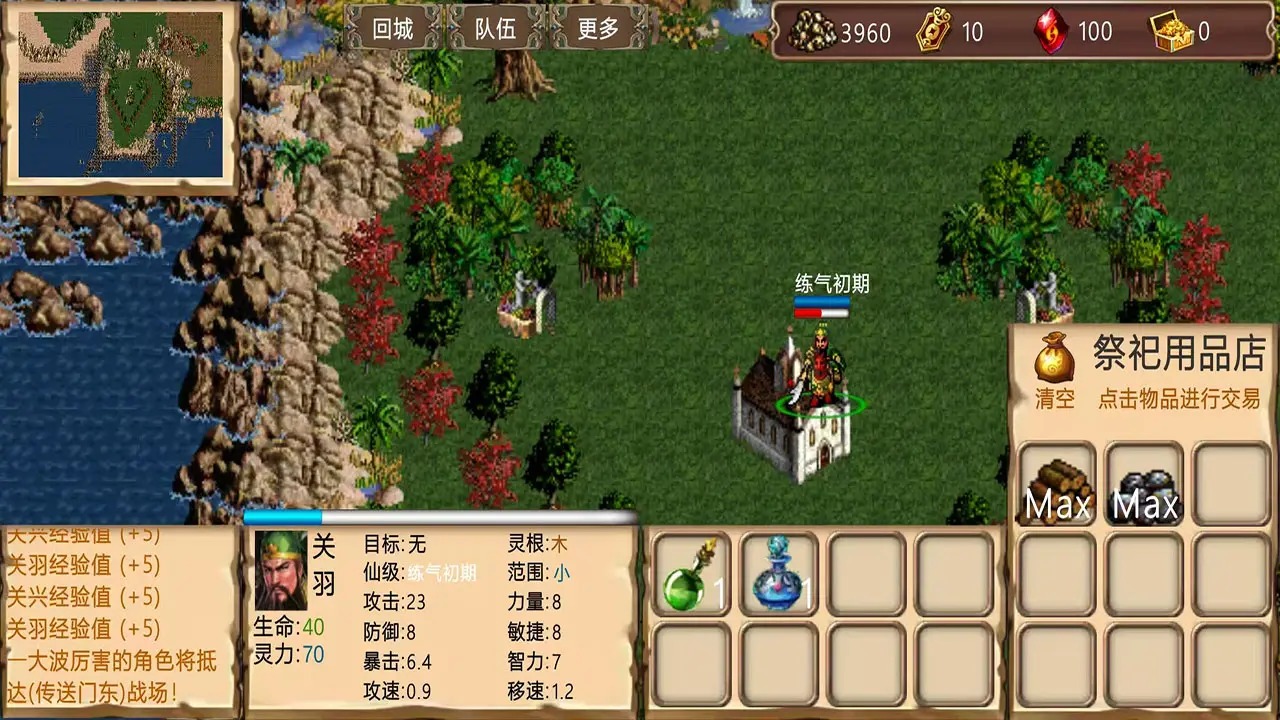The height and width of the screenshot is (720, 1280).
Task: Tap the treasure chest resource icon
Action: coord(1171,32)
